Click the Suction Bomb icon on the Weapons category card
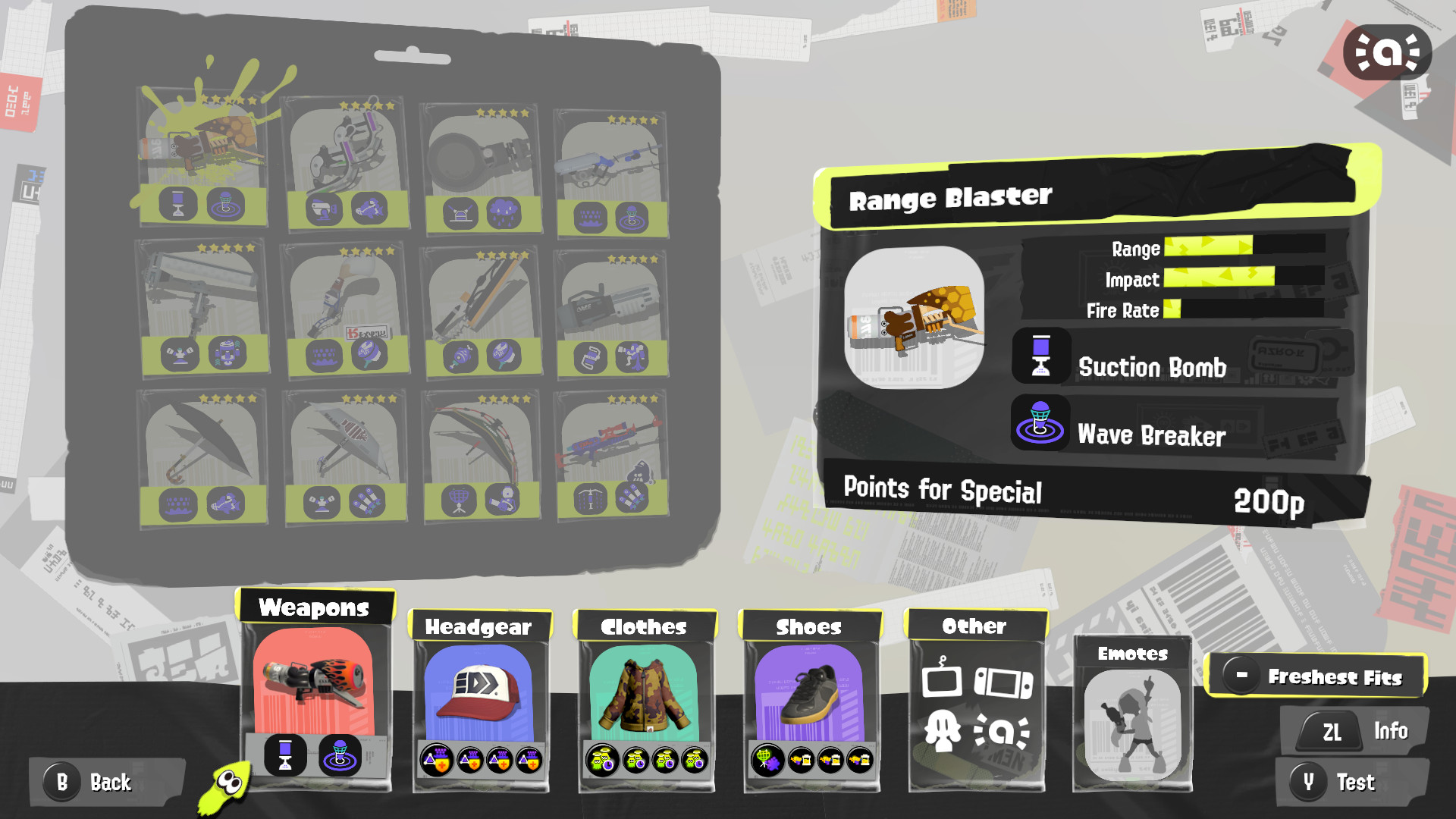Viewport: 1456px width, 819px height. click(x=284, y=754)
